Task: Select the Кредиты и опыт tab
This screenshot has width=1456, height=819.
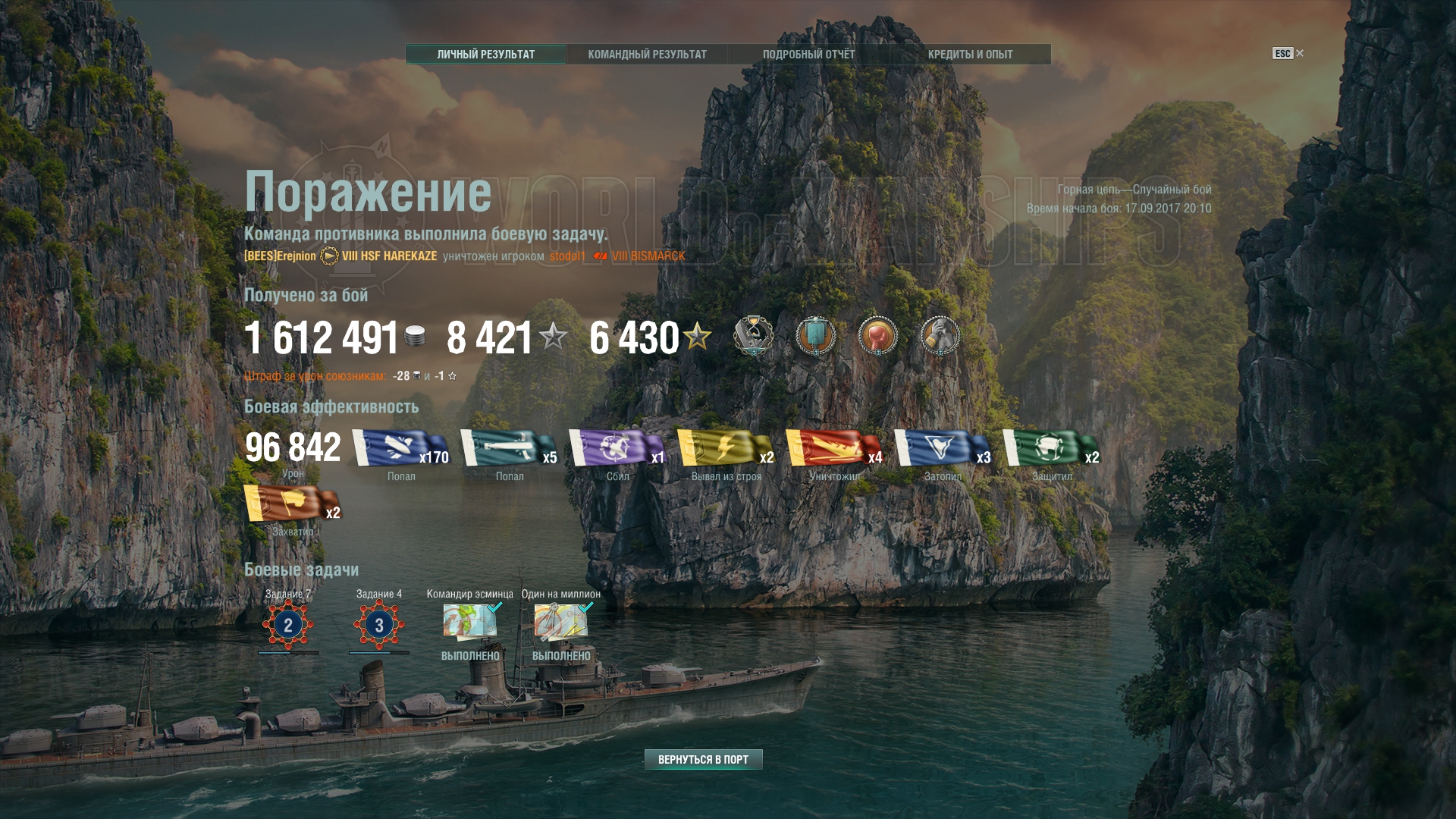Action: pyautogui.click(x=970, y=55)
